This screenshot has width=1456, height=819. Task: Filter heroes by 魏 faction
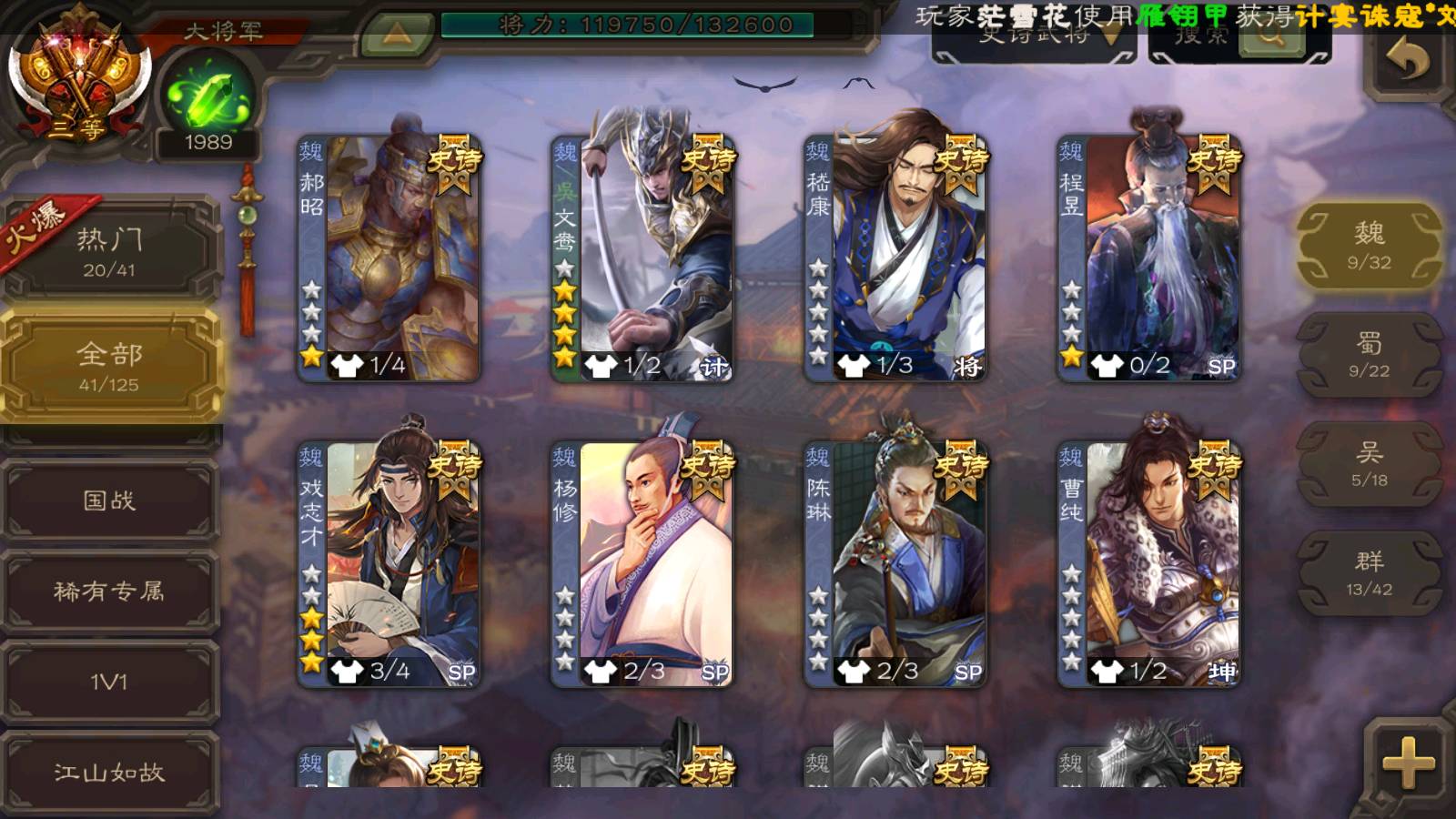[x=1369, y=246]
